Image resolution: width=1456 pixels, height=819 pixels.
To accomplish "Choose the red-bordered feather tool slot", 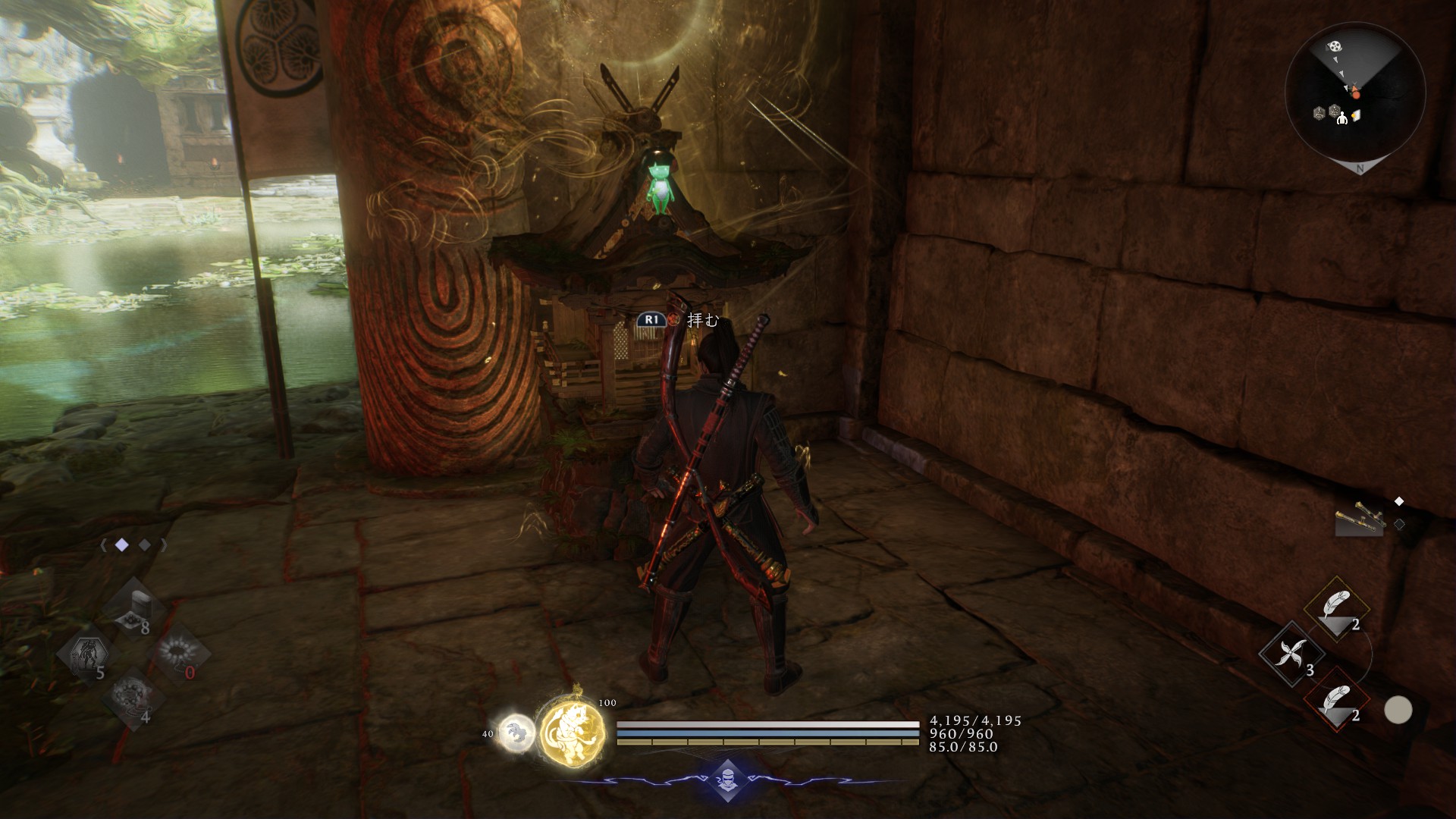I will [1335, 701].
